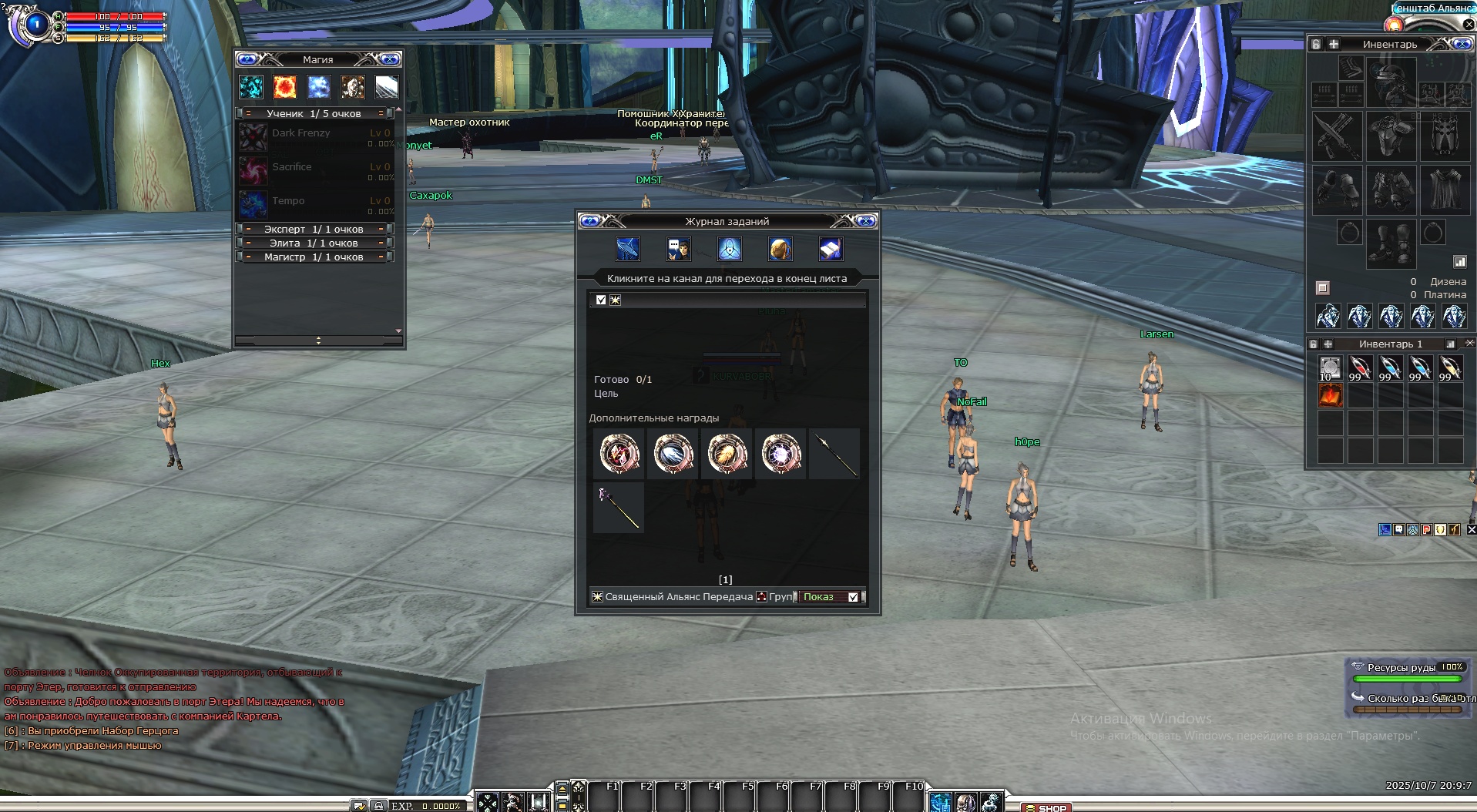1477x812 pixels.
Task: Open the white book quest category
Action: coord(830,249)
